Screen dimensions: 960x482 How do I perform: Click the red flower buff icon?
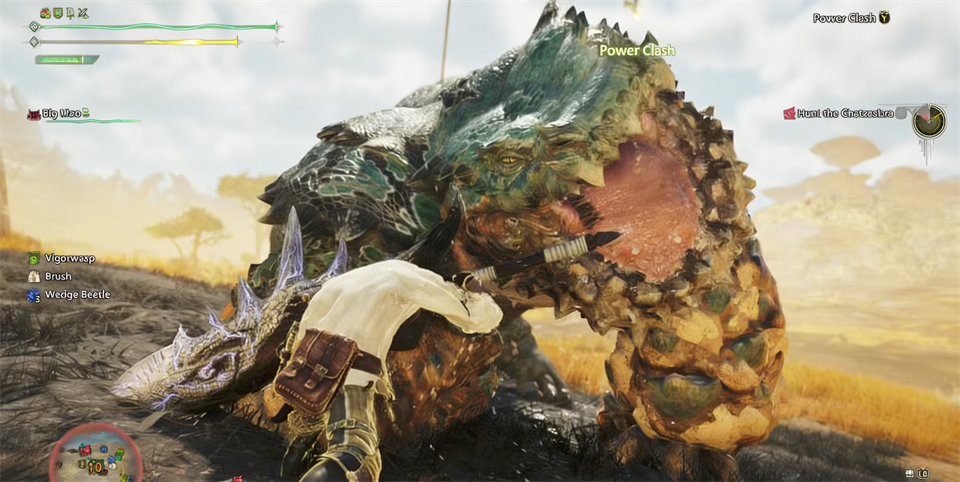tap(45, 13)
